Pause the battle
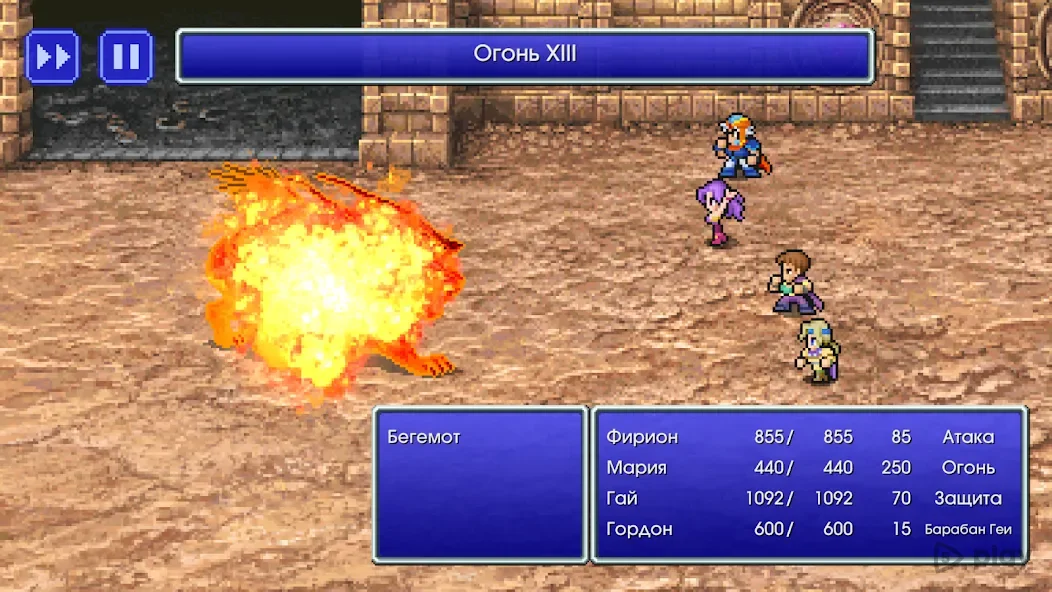Screen dimensions: 1052x592 (x=126, y=57)
